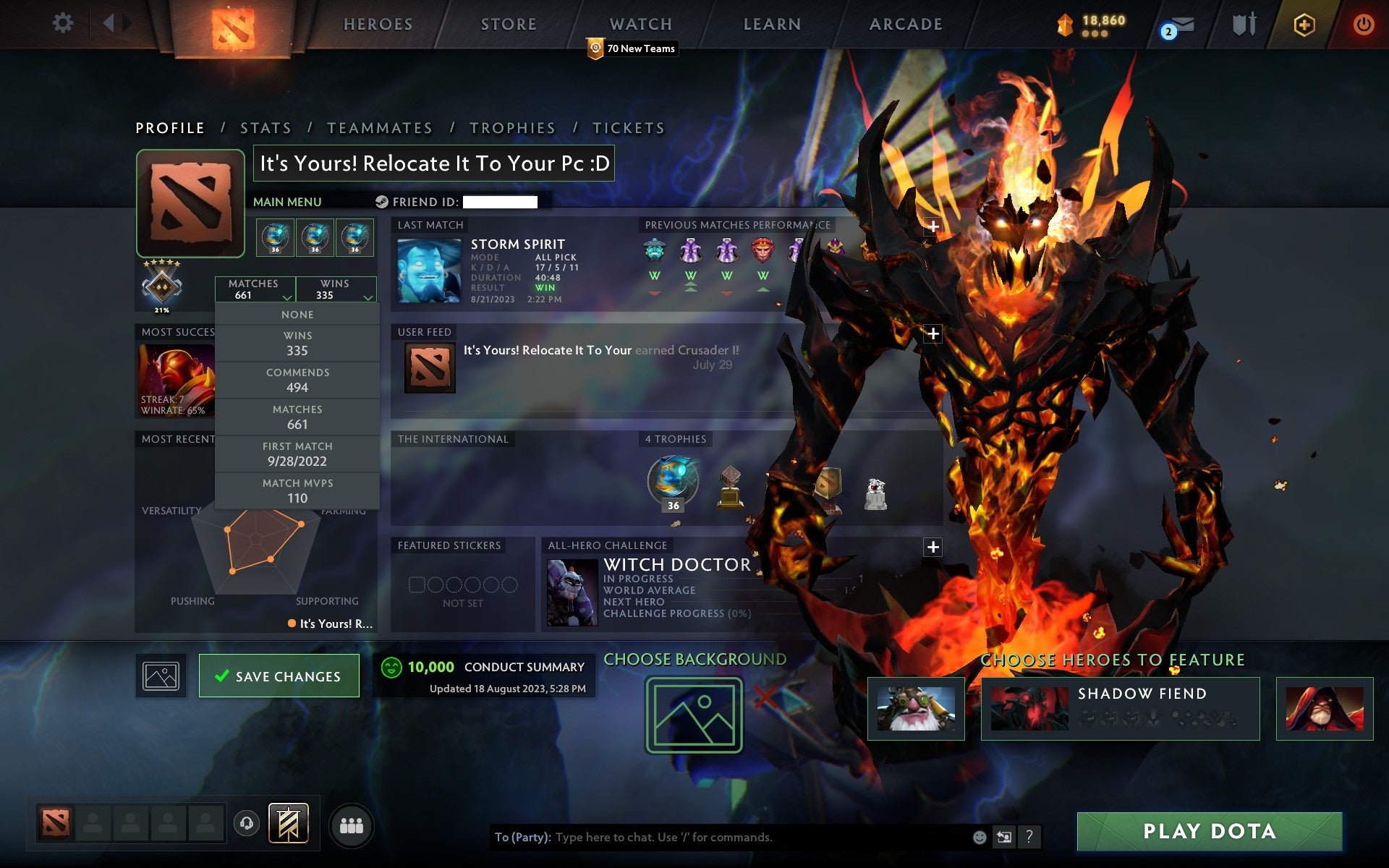Click the Save Changes button
1389x868 pixels.
[279, 676]
